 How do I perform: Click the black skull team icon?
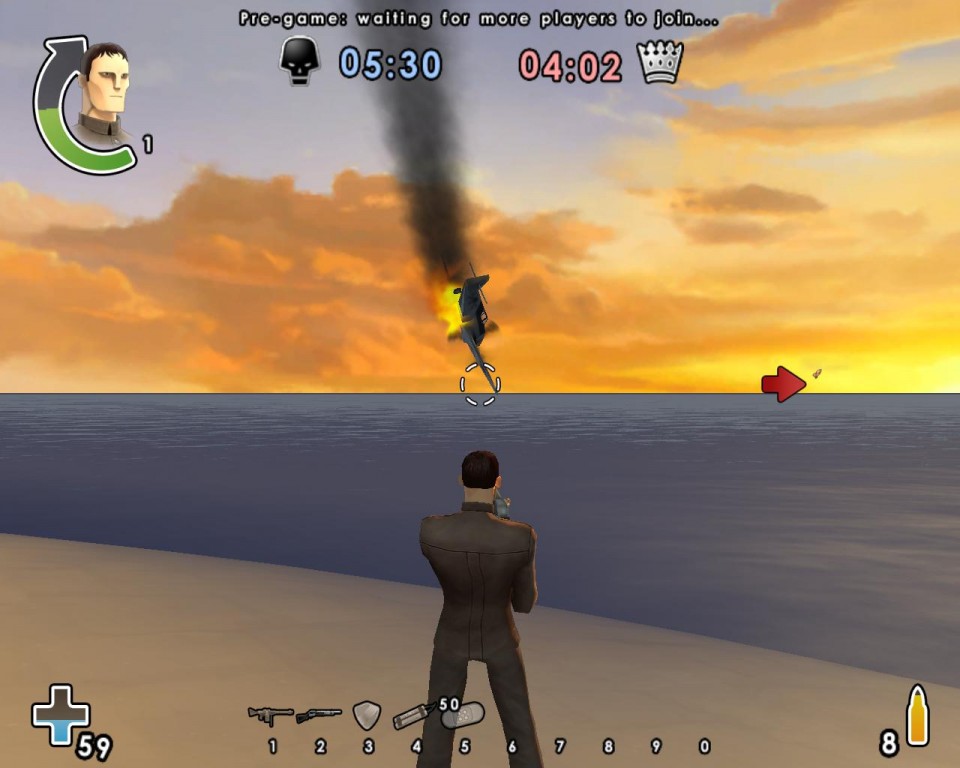coord(299,62)
